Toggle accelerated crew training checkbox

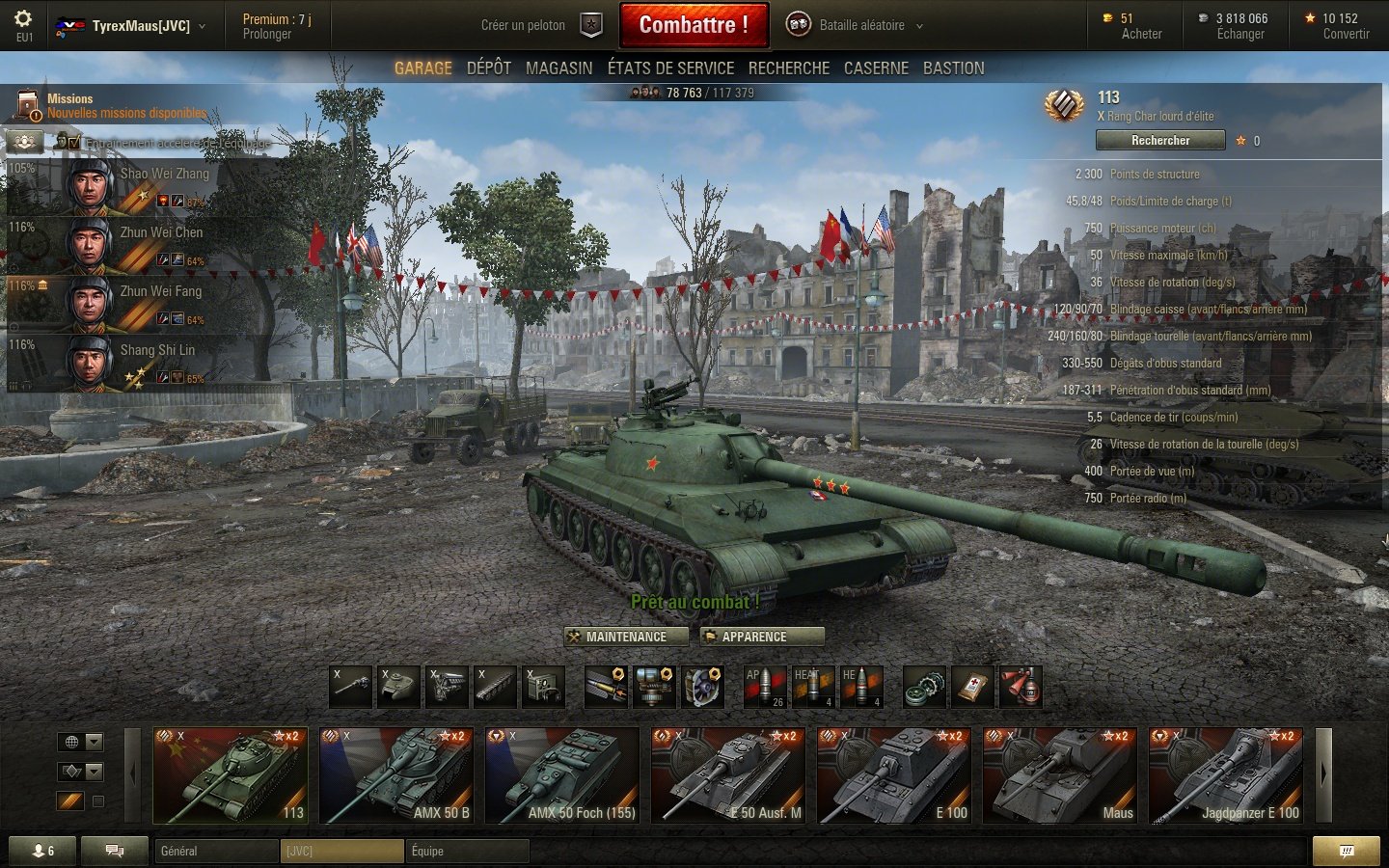click(x=72, y=141)
